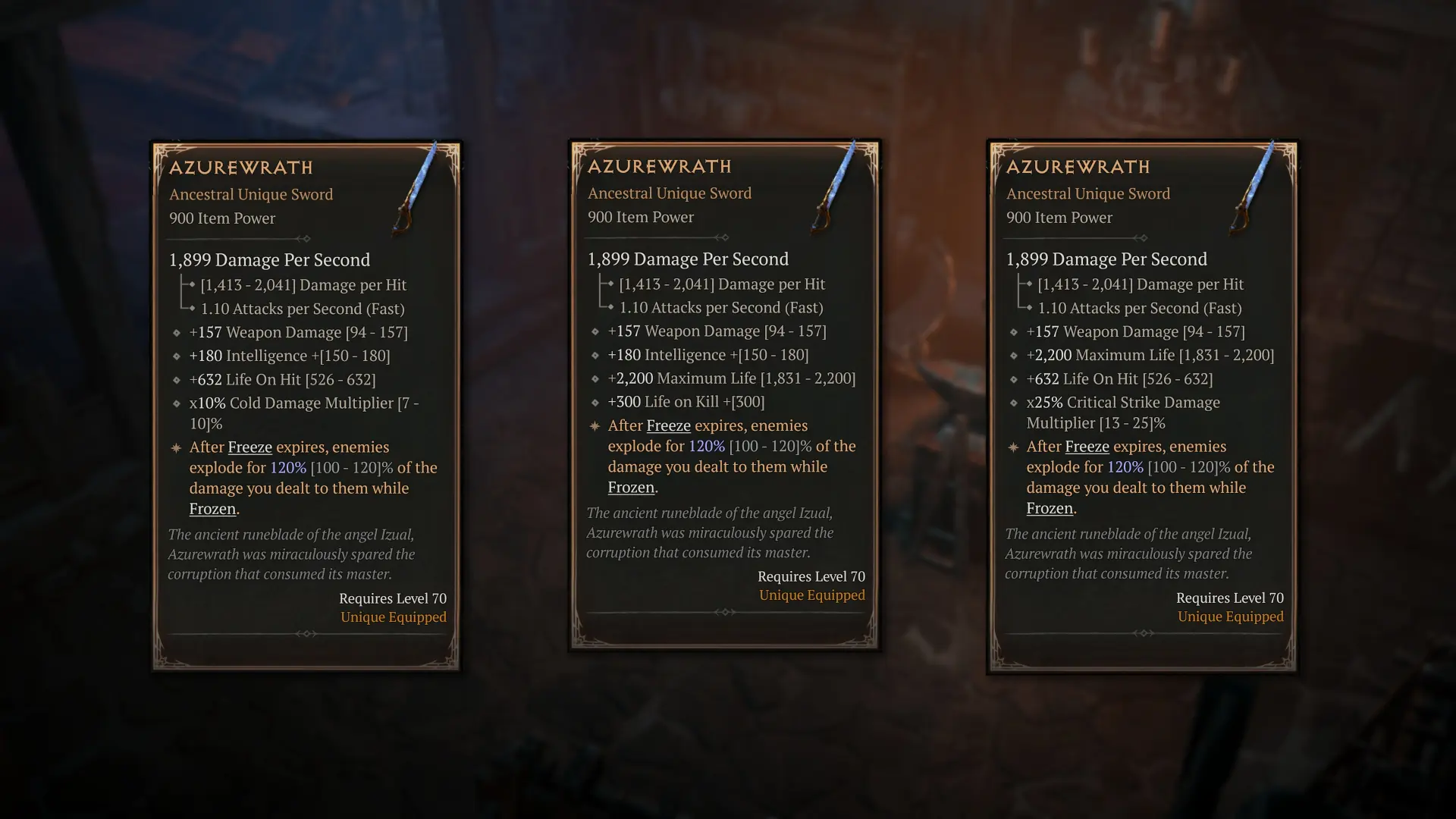Toggle the +157 Weapon Damage affix on the left item
This screenshot has height=819, width=1456.
coord(301,331)
